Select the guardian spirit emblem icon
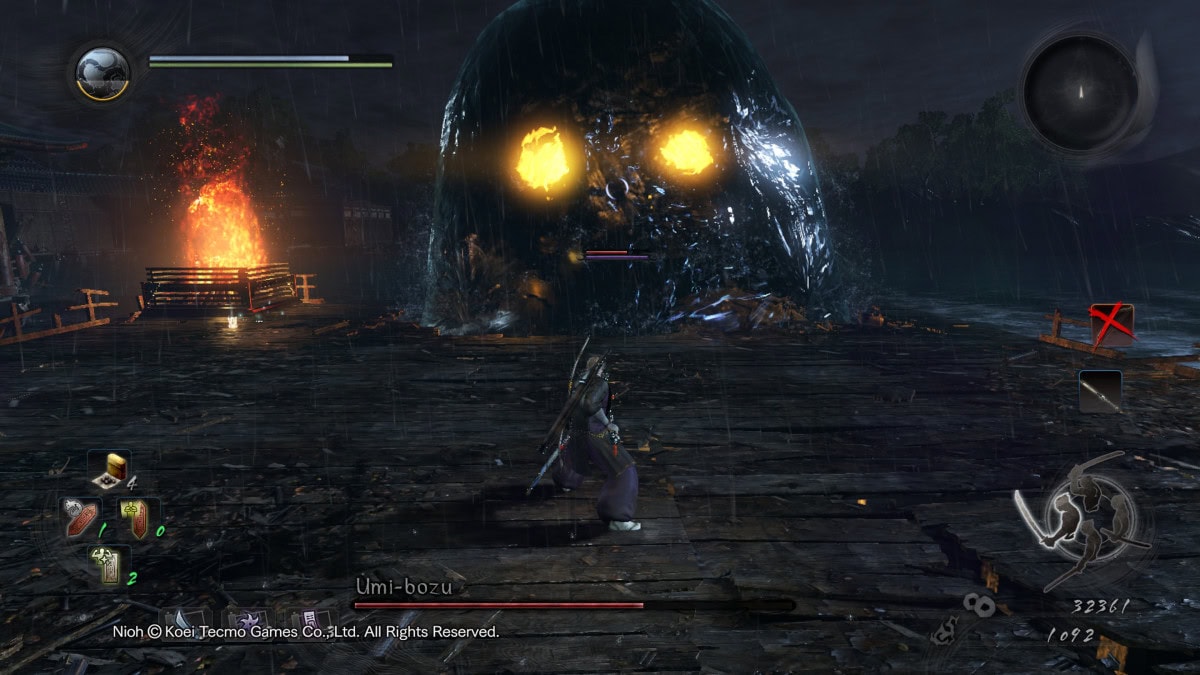This screenshot has height=675, width=1200. (x=102, y=74)
